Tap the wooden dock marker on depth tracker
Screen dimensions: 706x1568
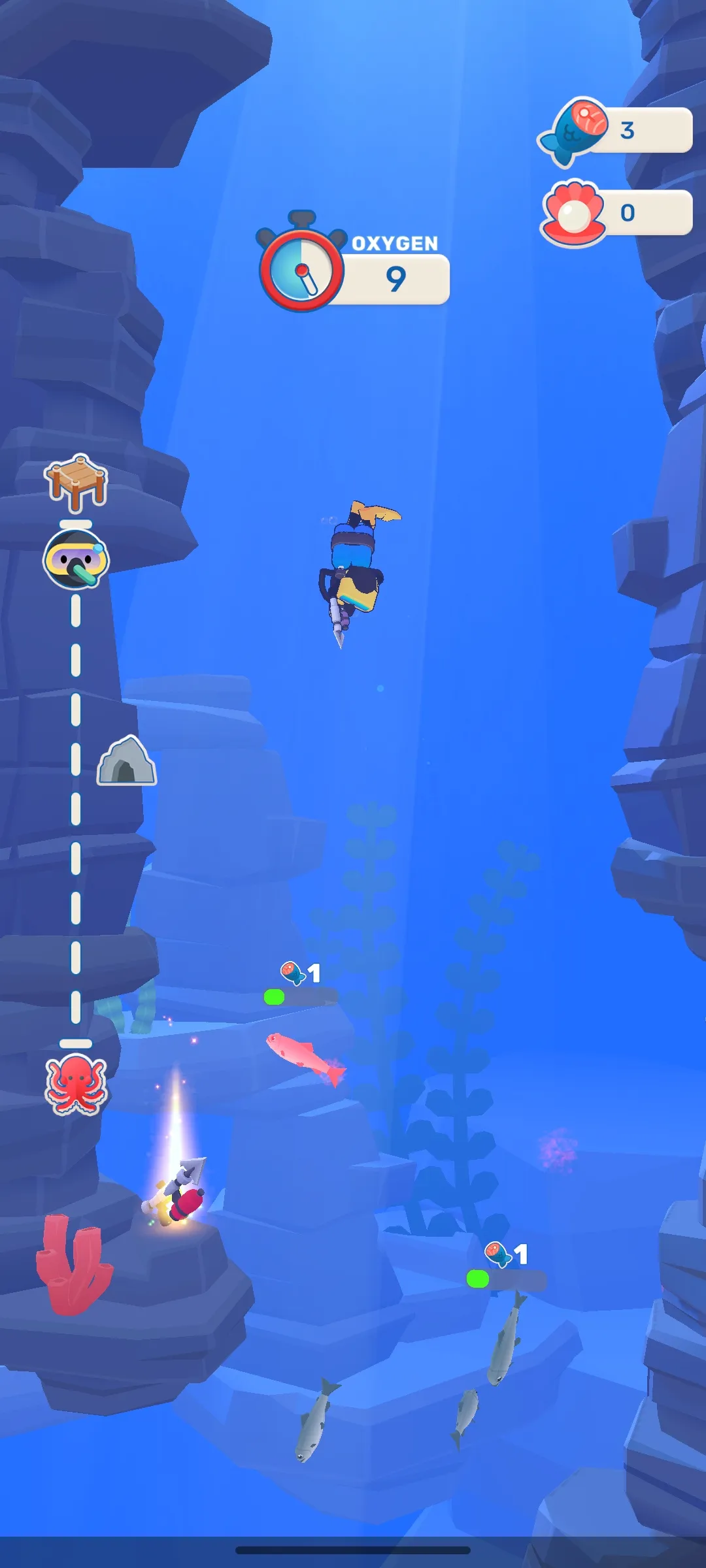76,482
